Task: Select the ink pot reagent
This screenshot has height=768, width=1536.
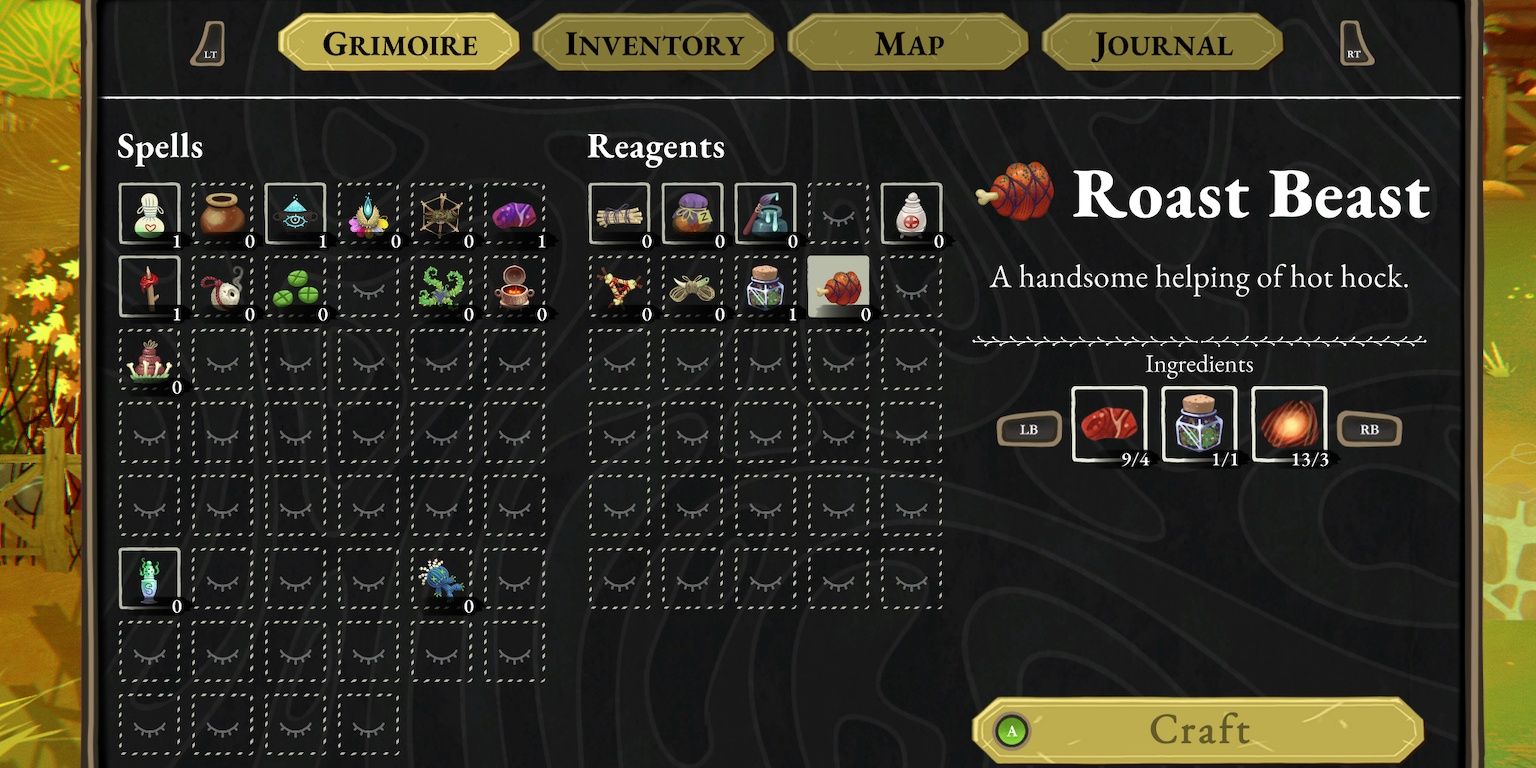Action: [766, 211]
